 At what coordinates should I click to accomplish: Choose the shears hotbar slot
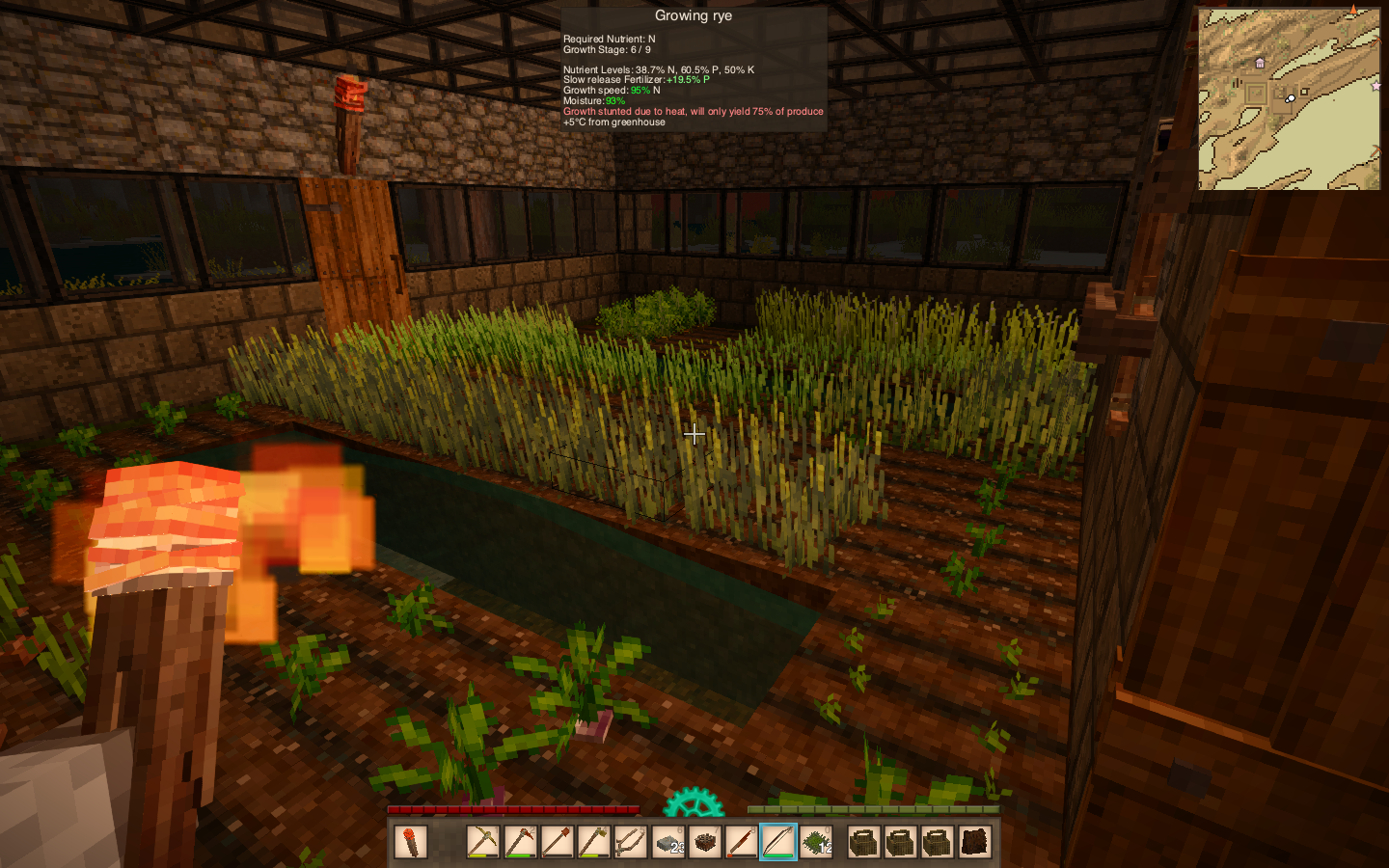pyautogui.click(x=631, y=842)
